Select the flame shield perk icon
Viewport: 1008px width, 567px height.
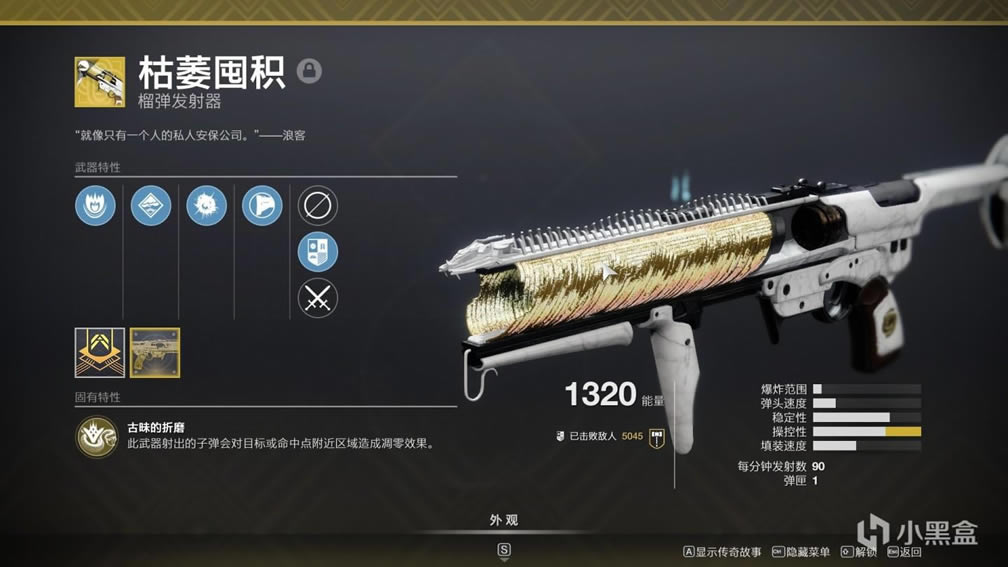95,206
